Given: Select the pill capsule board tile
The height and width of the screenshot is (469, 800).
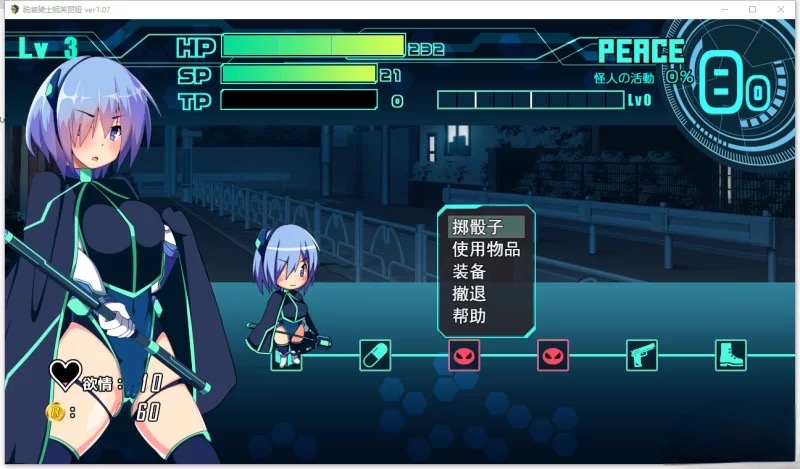Looking at the screenshot, I should (x=375, y=355).
